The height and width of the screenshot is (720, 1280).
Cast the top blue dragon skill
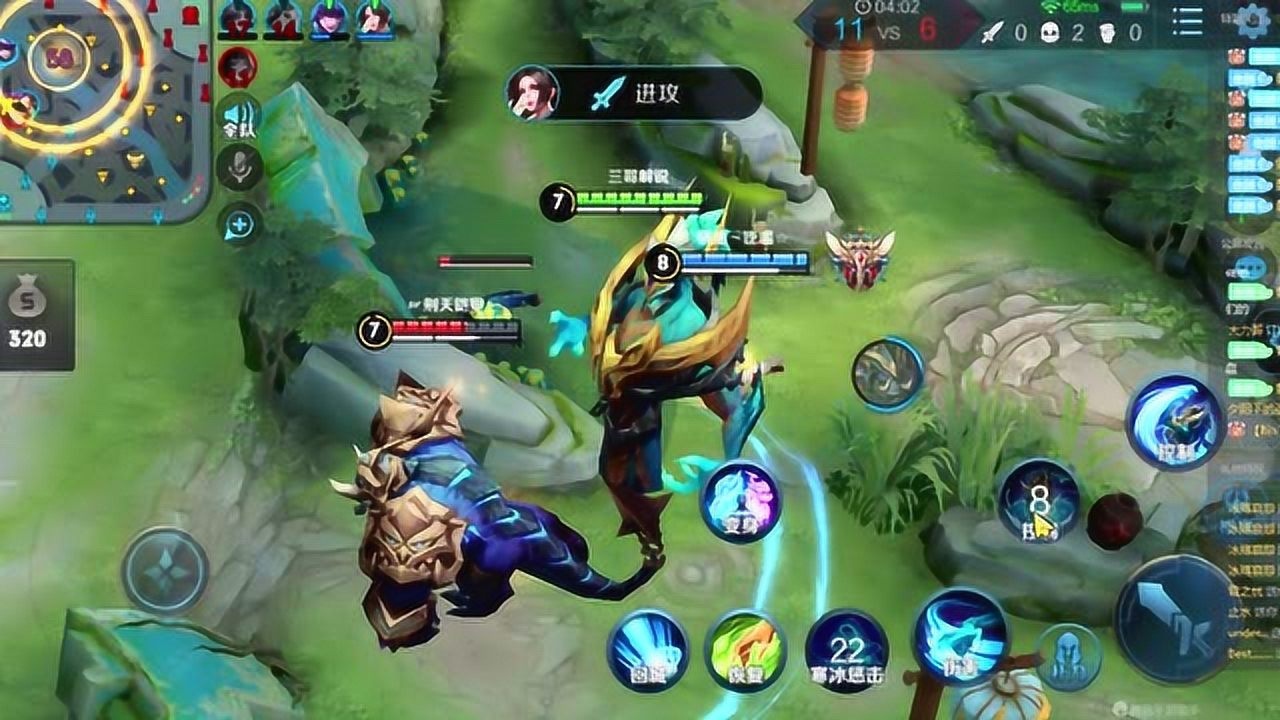1173,421
